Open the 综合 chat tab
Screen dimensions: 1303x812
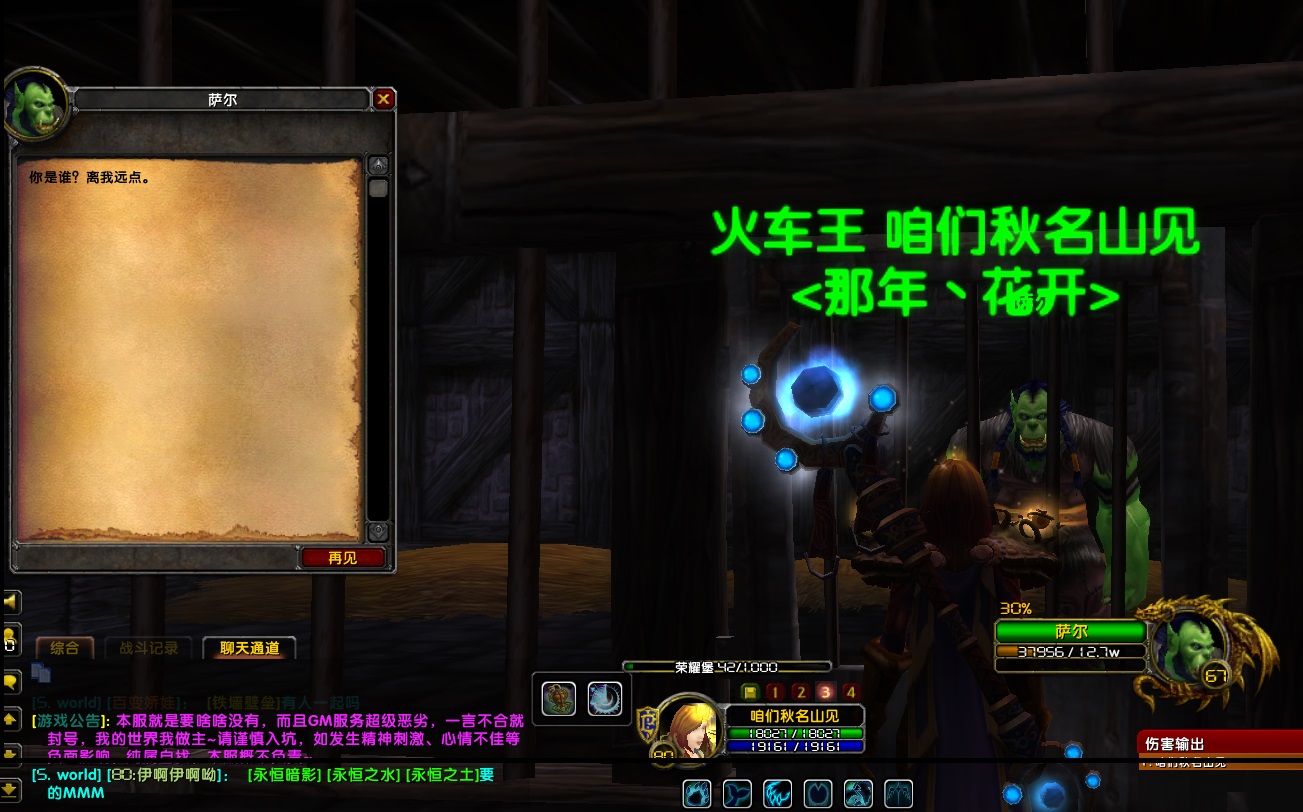[x=66, y=647]
